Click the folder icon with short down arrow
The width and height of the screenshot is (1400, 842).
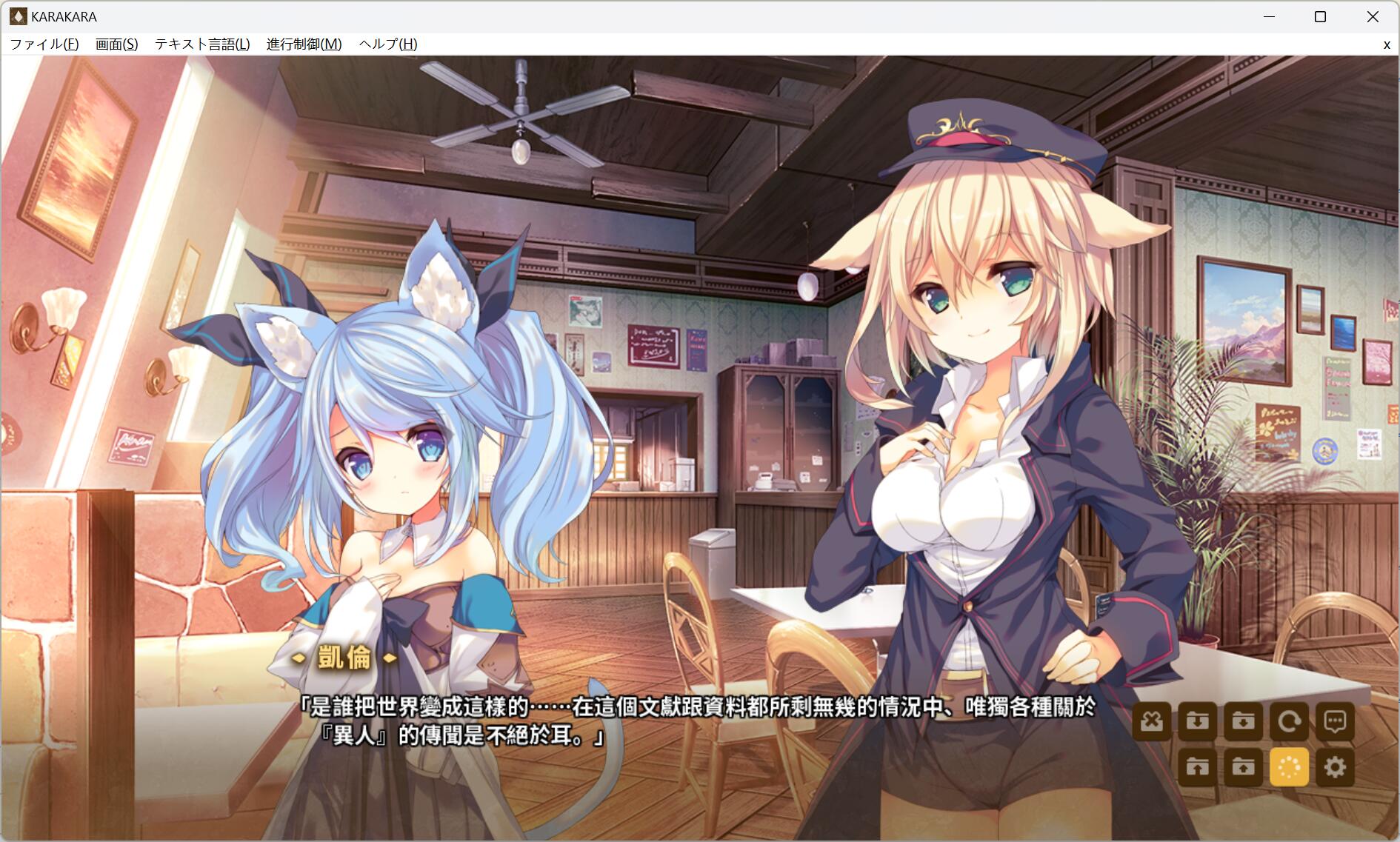[x=1244, y=721]
